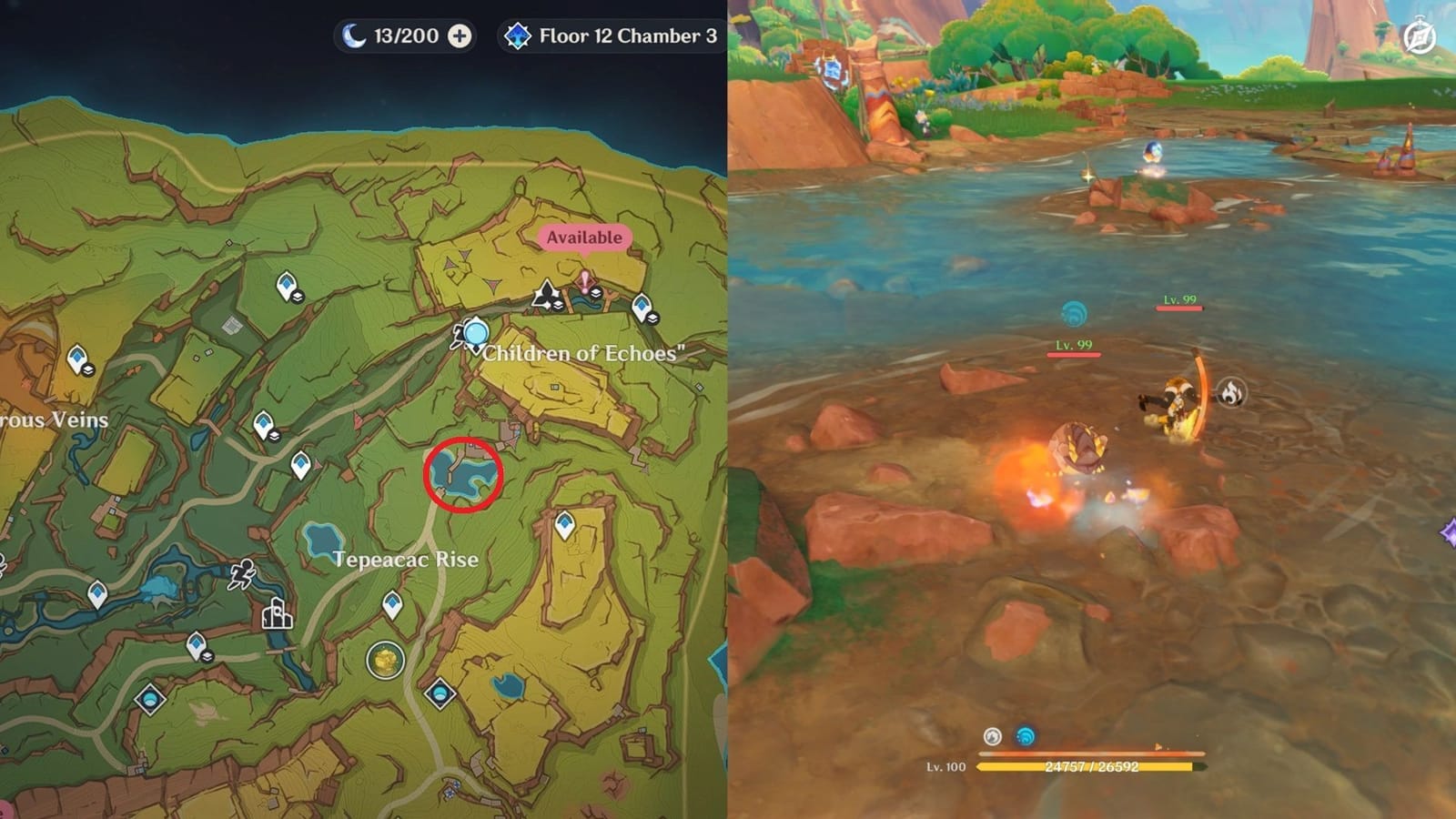The height and width of the screenshot is (819, 1456).
Task: Select the teleport waypoint above Tepeacac Rise label
Action: (563, 524)
